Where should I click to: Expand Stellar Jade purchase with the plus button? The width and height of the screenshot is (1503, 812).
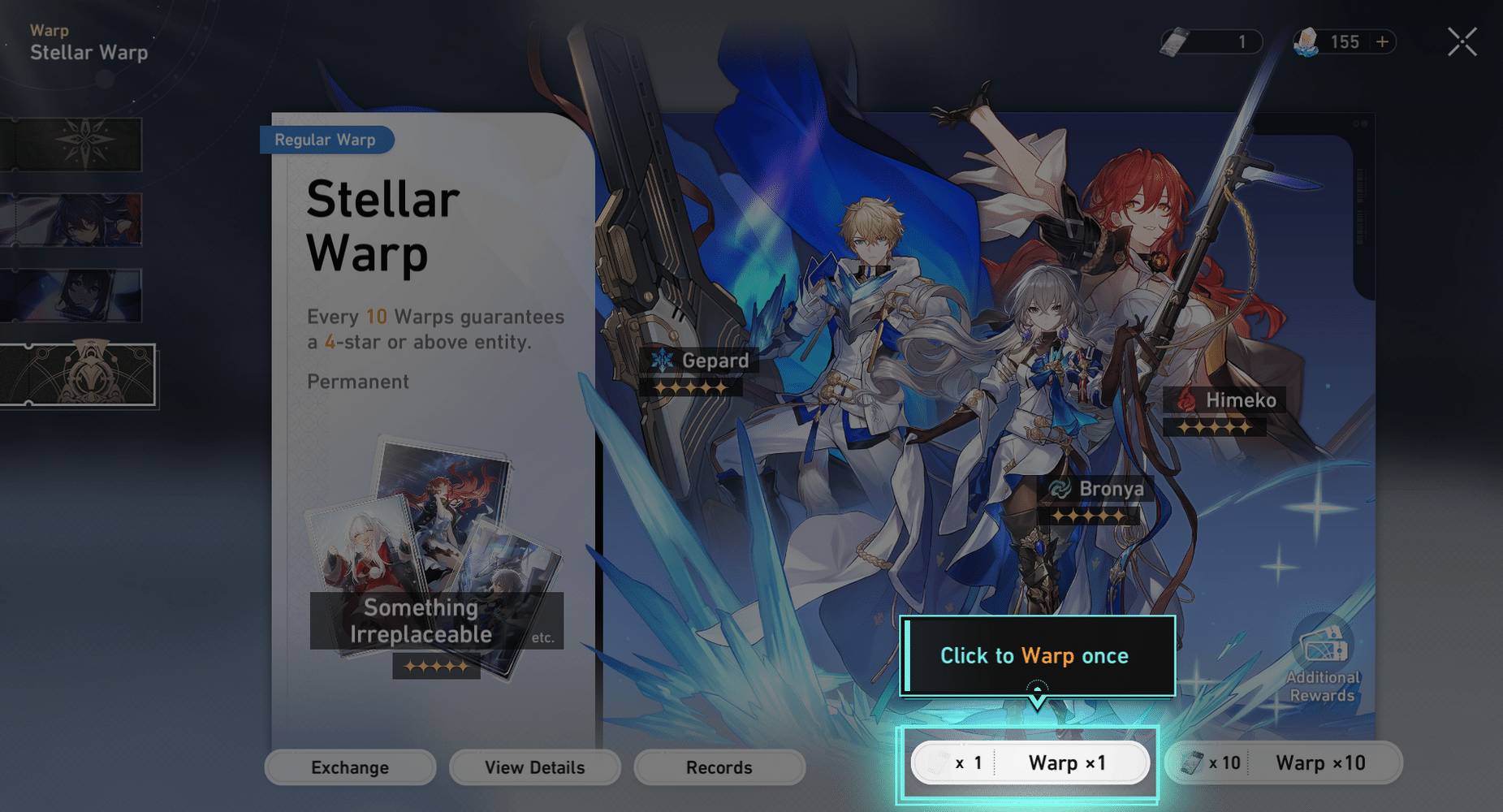1381,41
